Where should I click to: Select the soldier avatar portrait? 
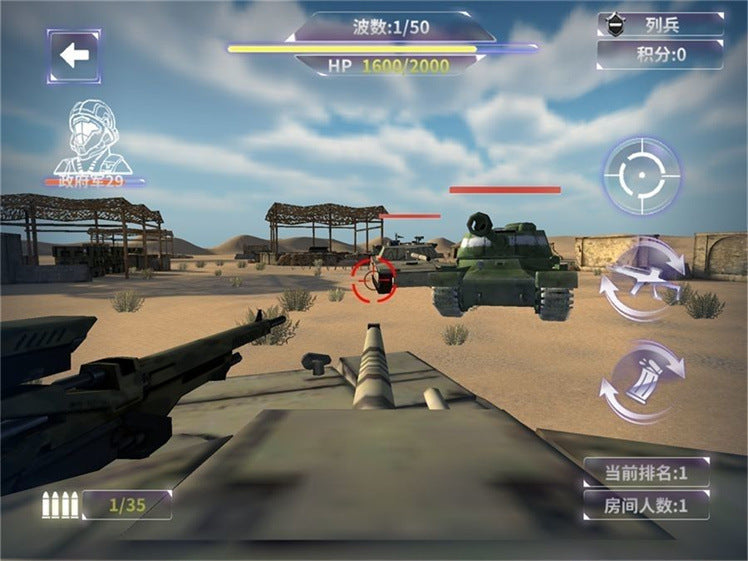(92, 138)
